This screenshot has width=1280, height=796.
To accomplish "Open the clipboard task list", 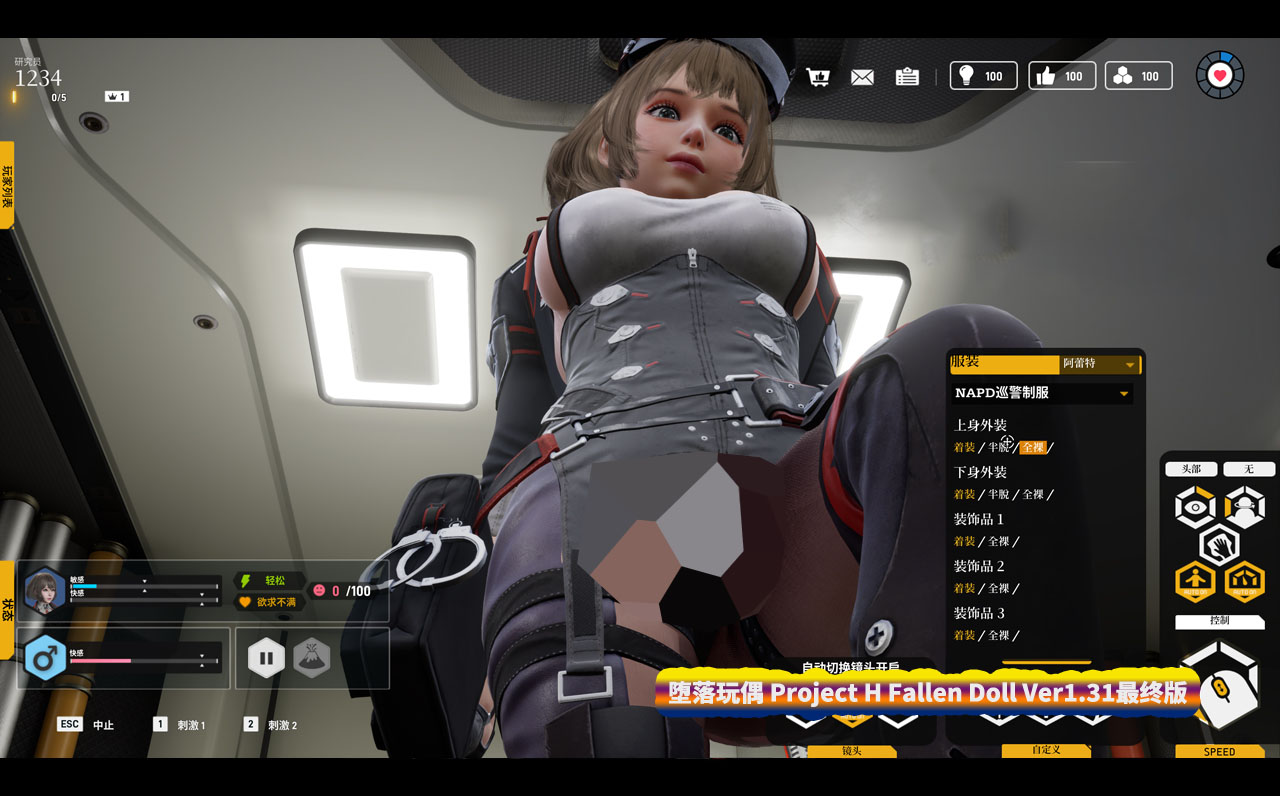I will click(x=907, y=77).
